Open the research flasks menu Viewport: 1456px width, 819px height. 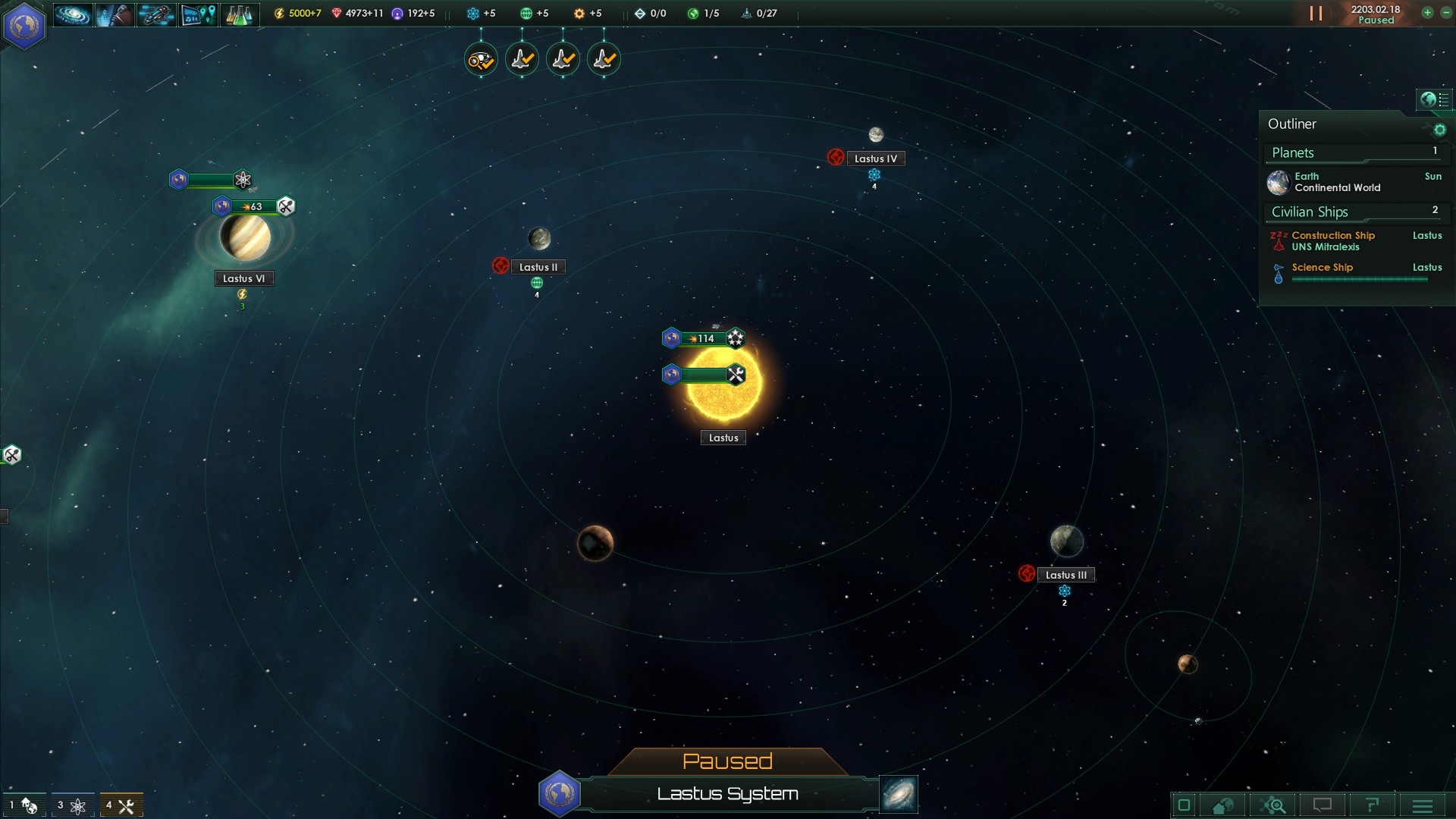(x=239, y=14)
